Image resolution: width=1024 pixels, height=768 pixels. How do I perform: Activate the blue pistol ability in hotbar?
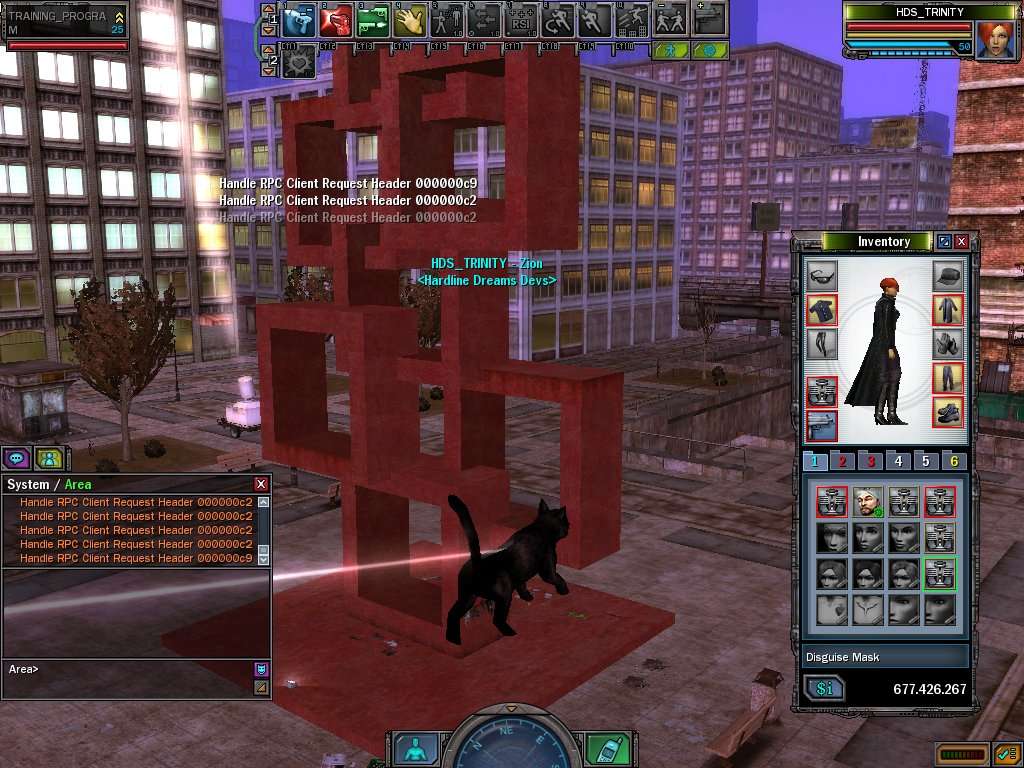tap(299, 19)
